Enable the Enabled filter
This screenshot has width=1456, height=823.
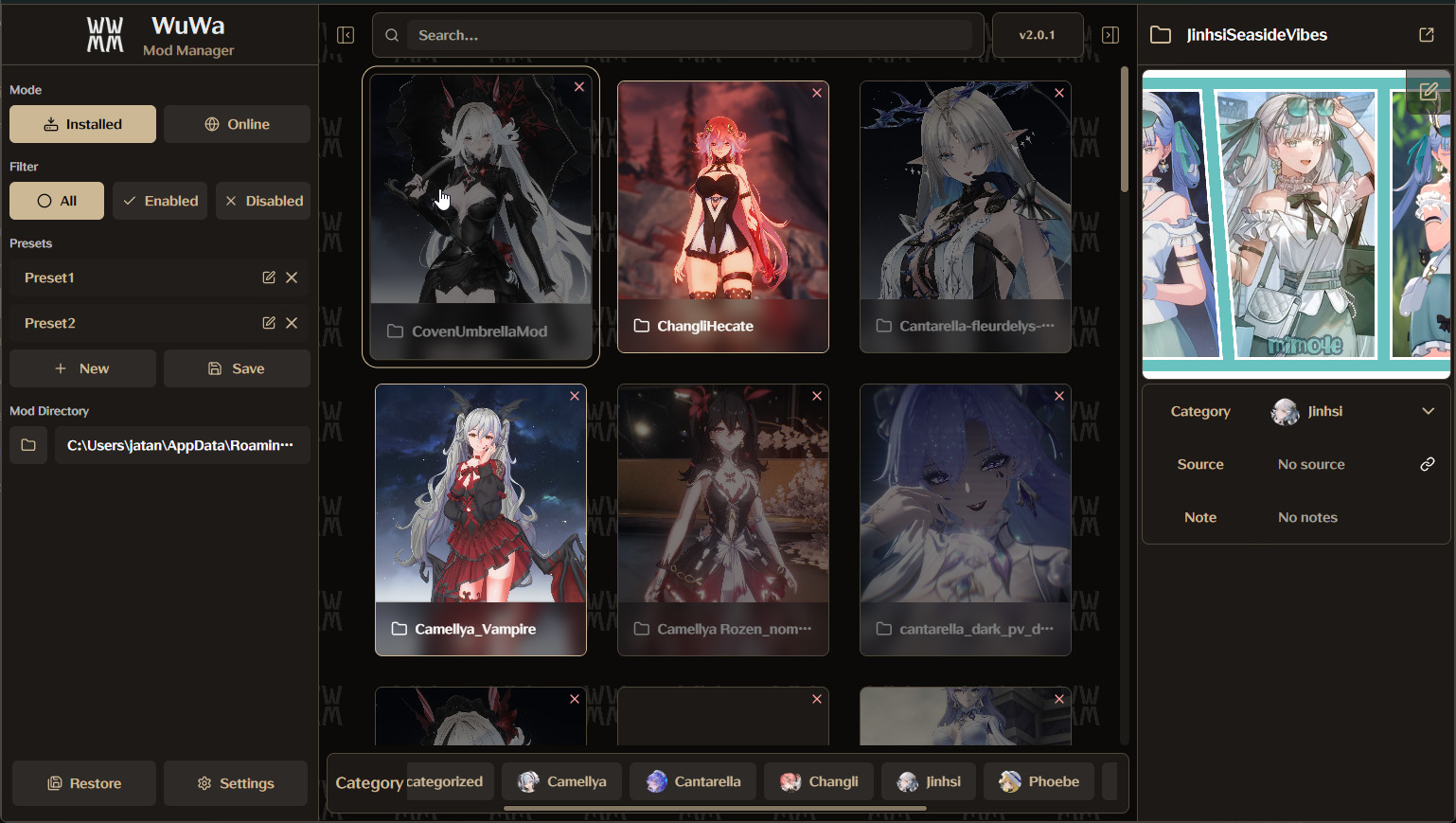pyautogui.click(x=159, y=200)
